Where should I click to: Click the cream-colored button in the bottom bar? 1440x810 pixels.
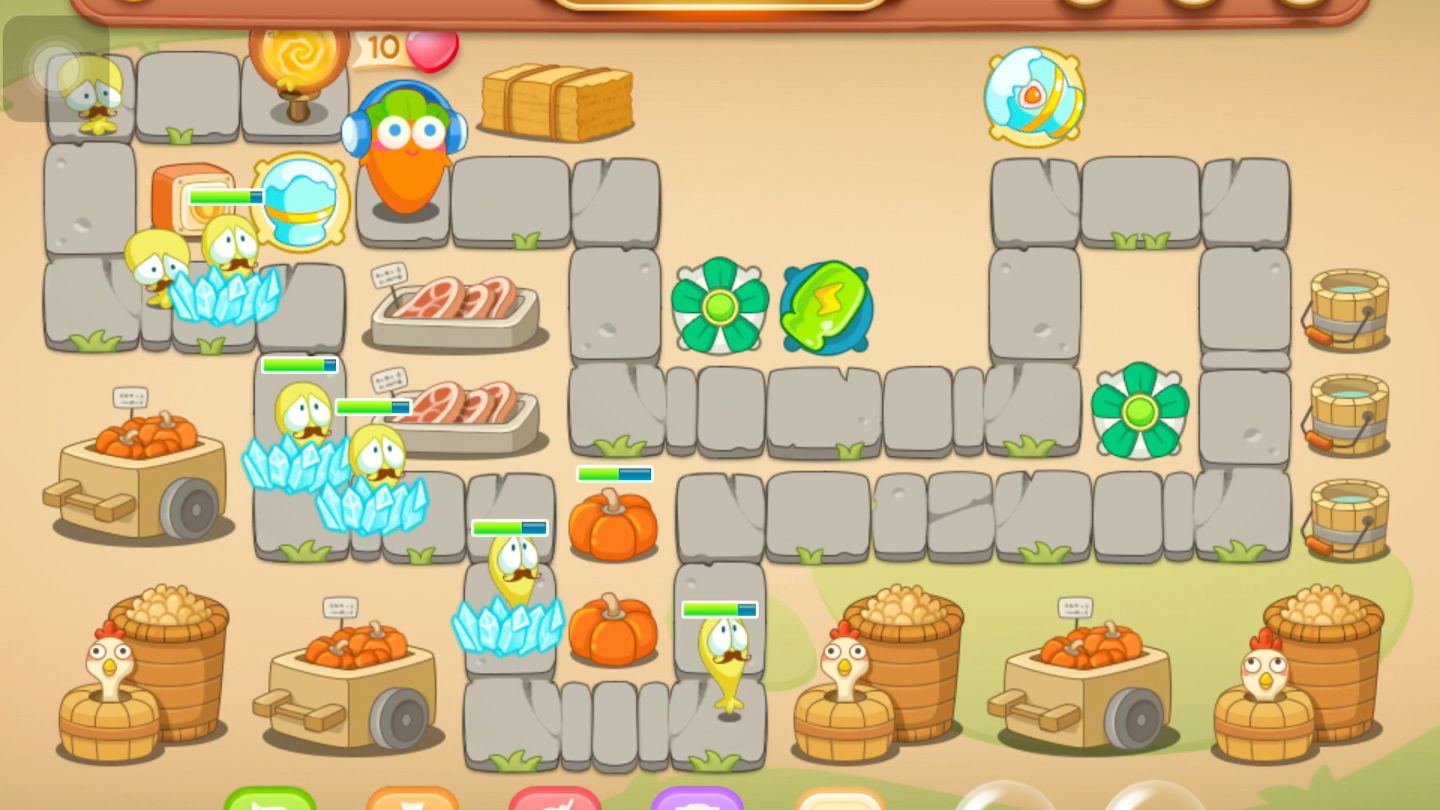[839, 799]
